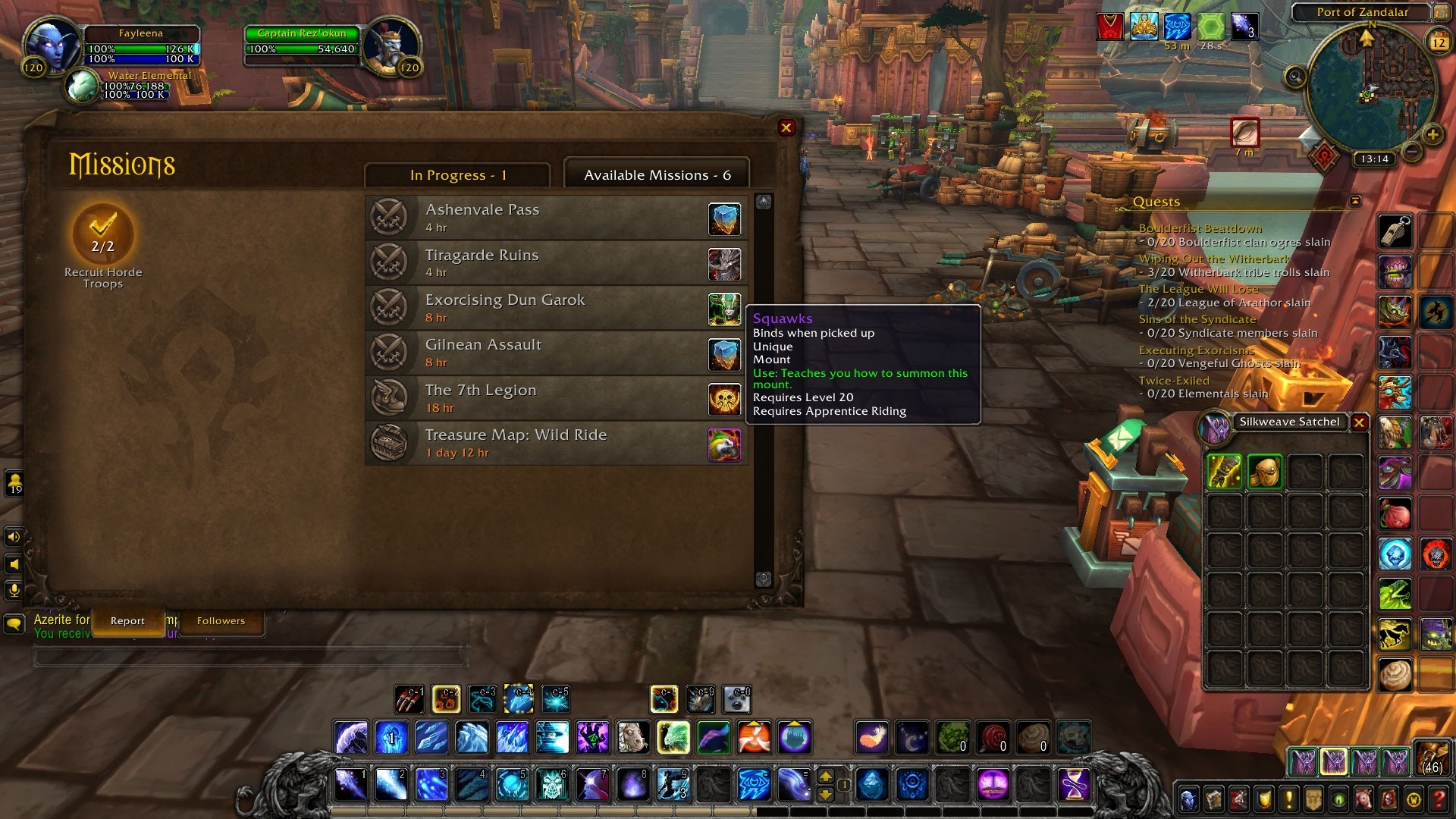The width and height of the screenshot is (1456, 819).
Task: Click the minimap zoom-in button
Action: click(x=1432, y=135)
